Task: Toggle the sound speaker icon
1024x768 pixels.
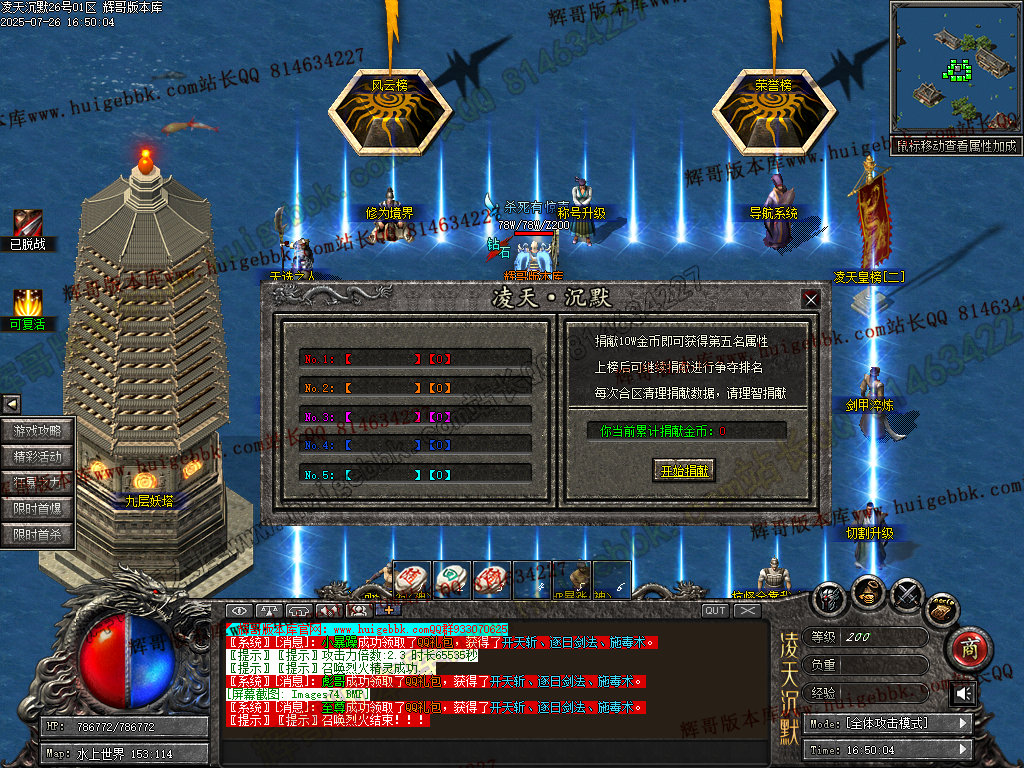Action: click(963, 693)
